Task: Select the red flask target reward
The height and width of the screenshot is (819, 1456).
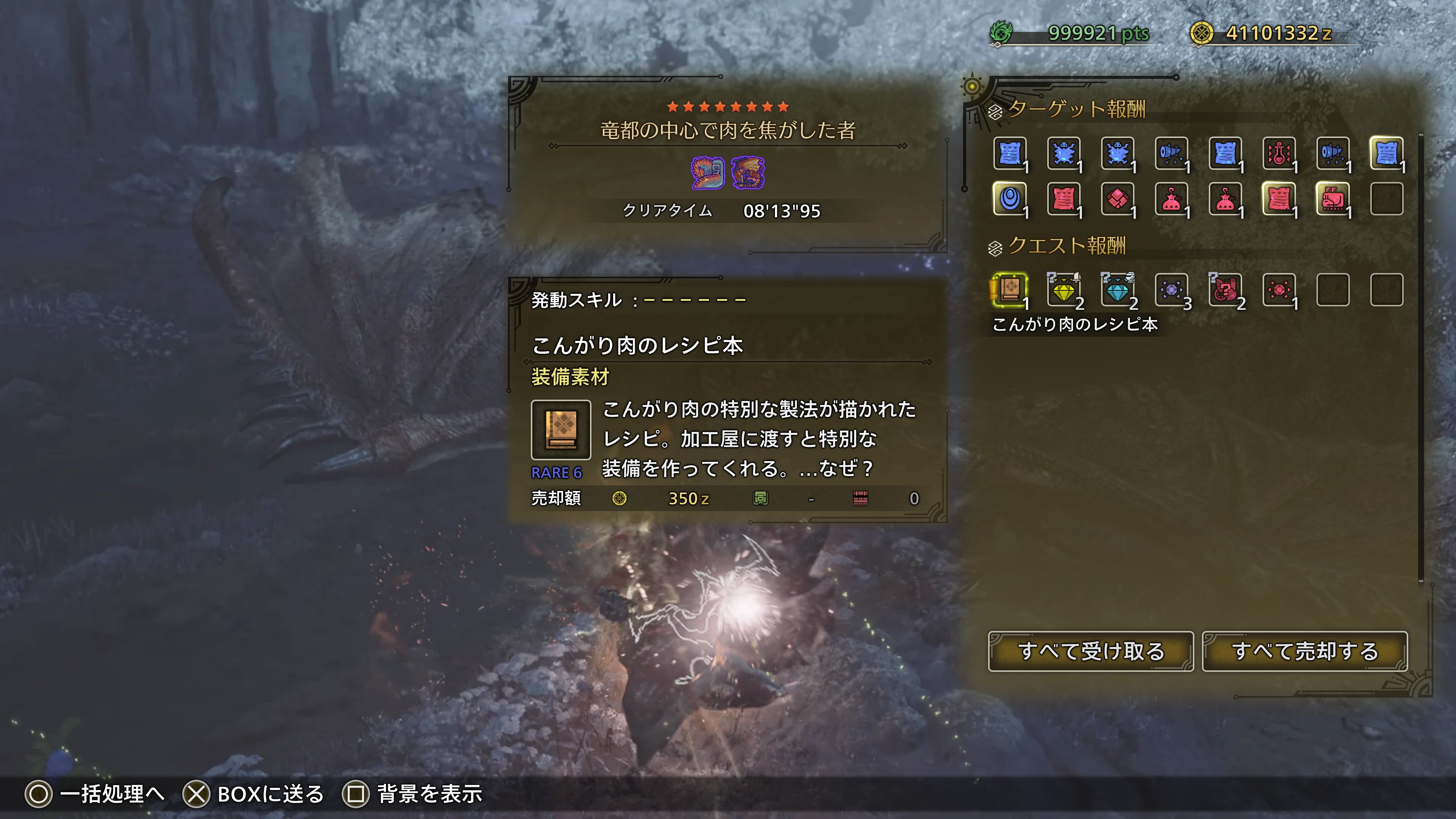Action: (1279, 153)
